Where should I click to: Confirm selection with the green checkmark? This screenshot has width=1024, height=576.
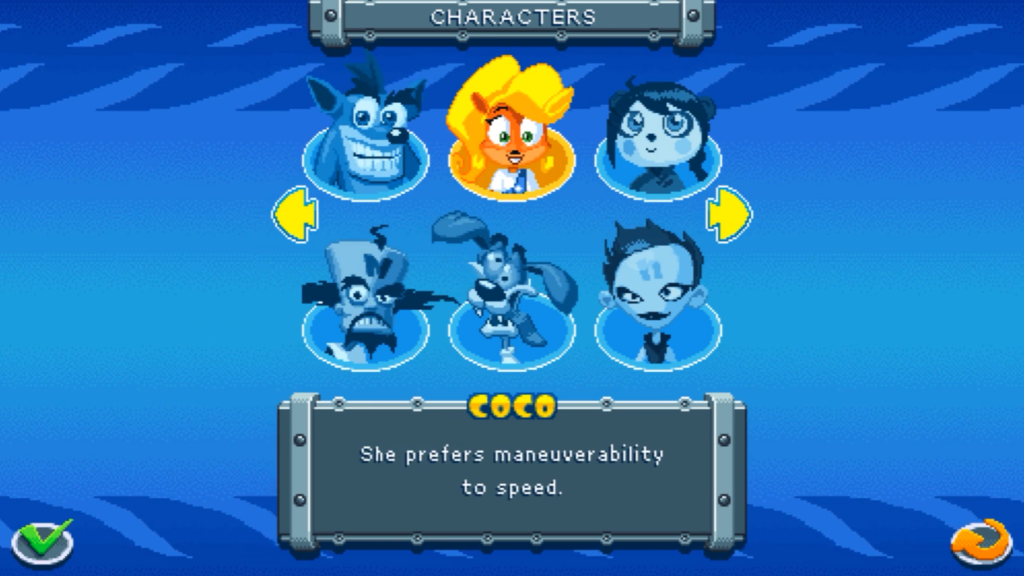[42, 541]
